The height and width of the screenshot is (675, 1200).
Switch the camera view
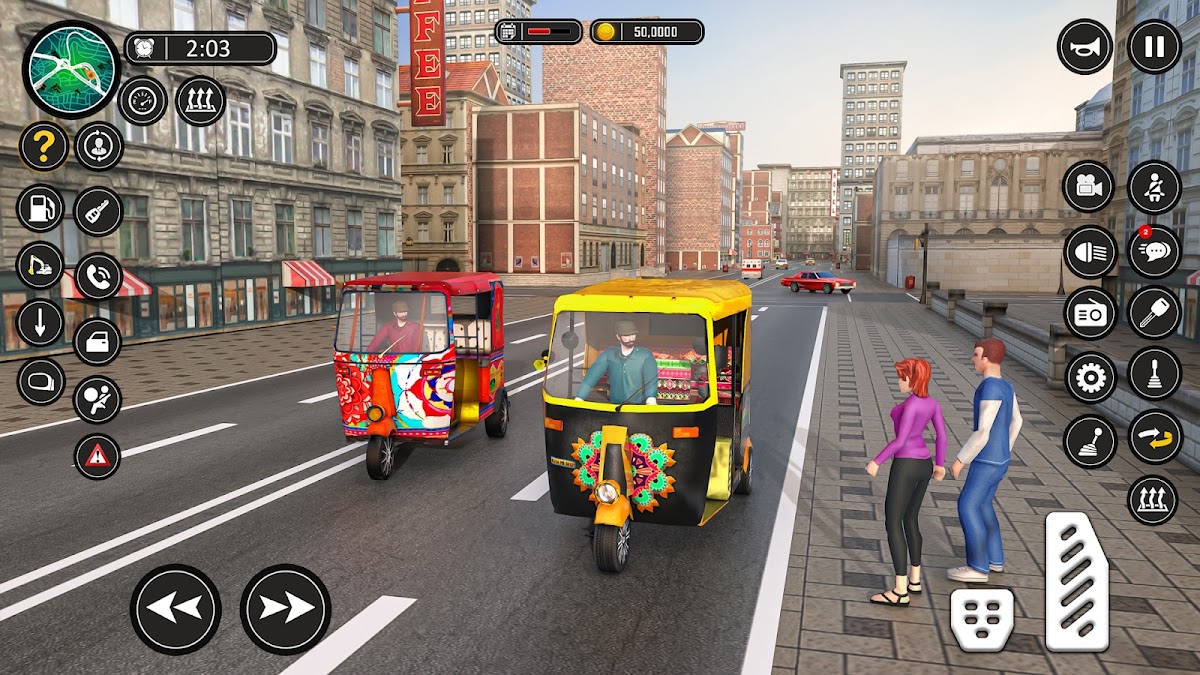1089,187
